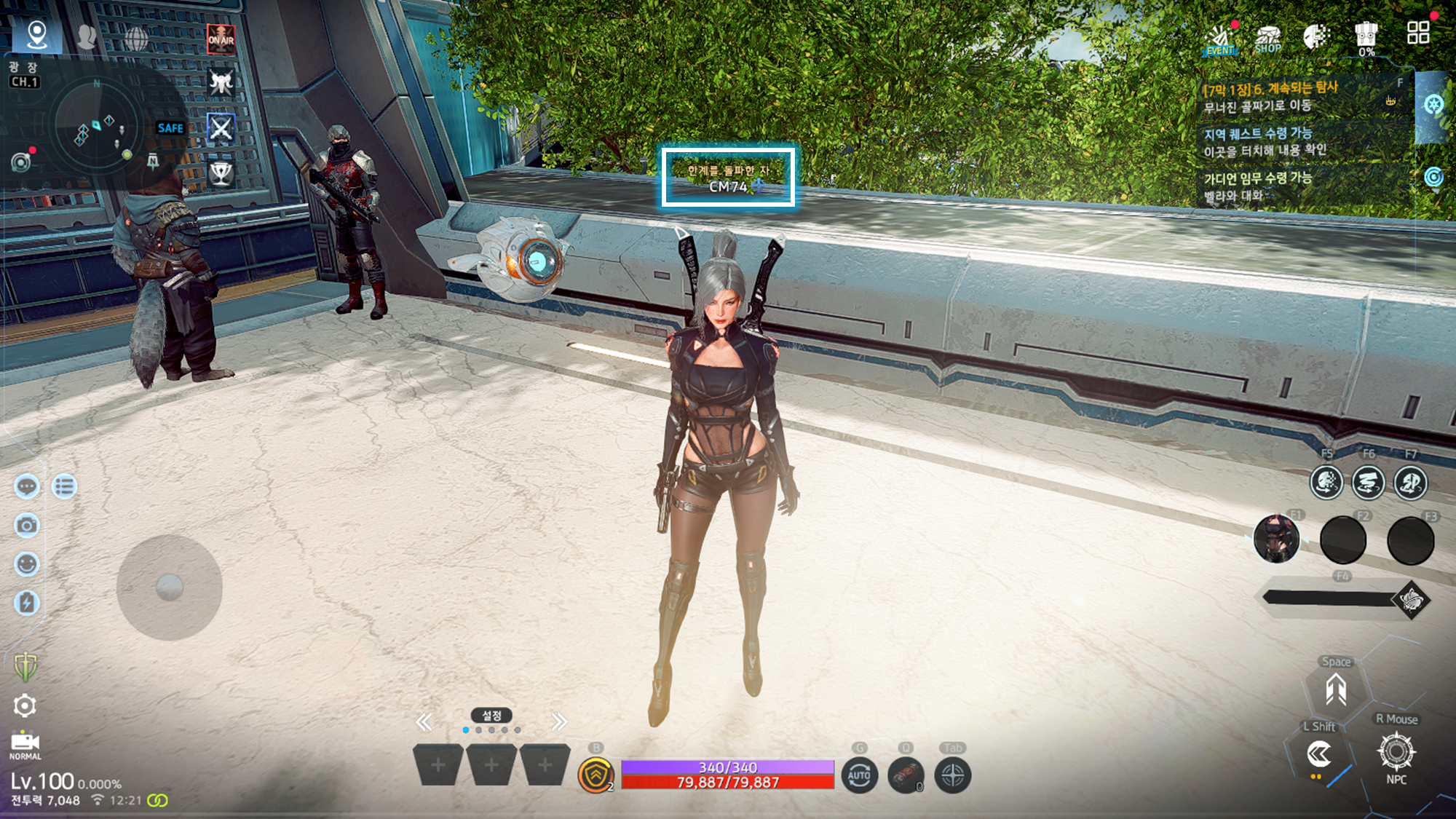Open the camera screenshot mode

(x=27, y=525)
